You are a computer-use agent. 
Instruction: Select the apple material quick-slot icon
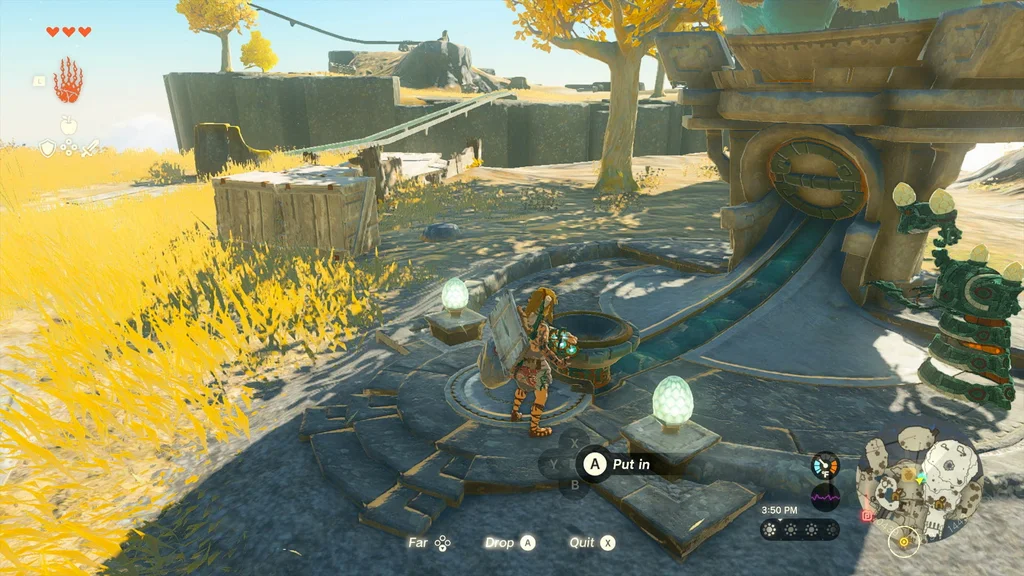pyautogui.click(x=68, y=126)
